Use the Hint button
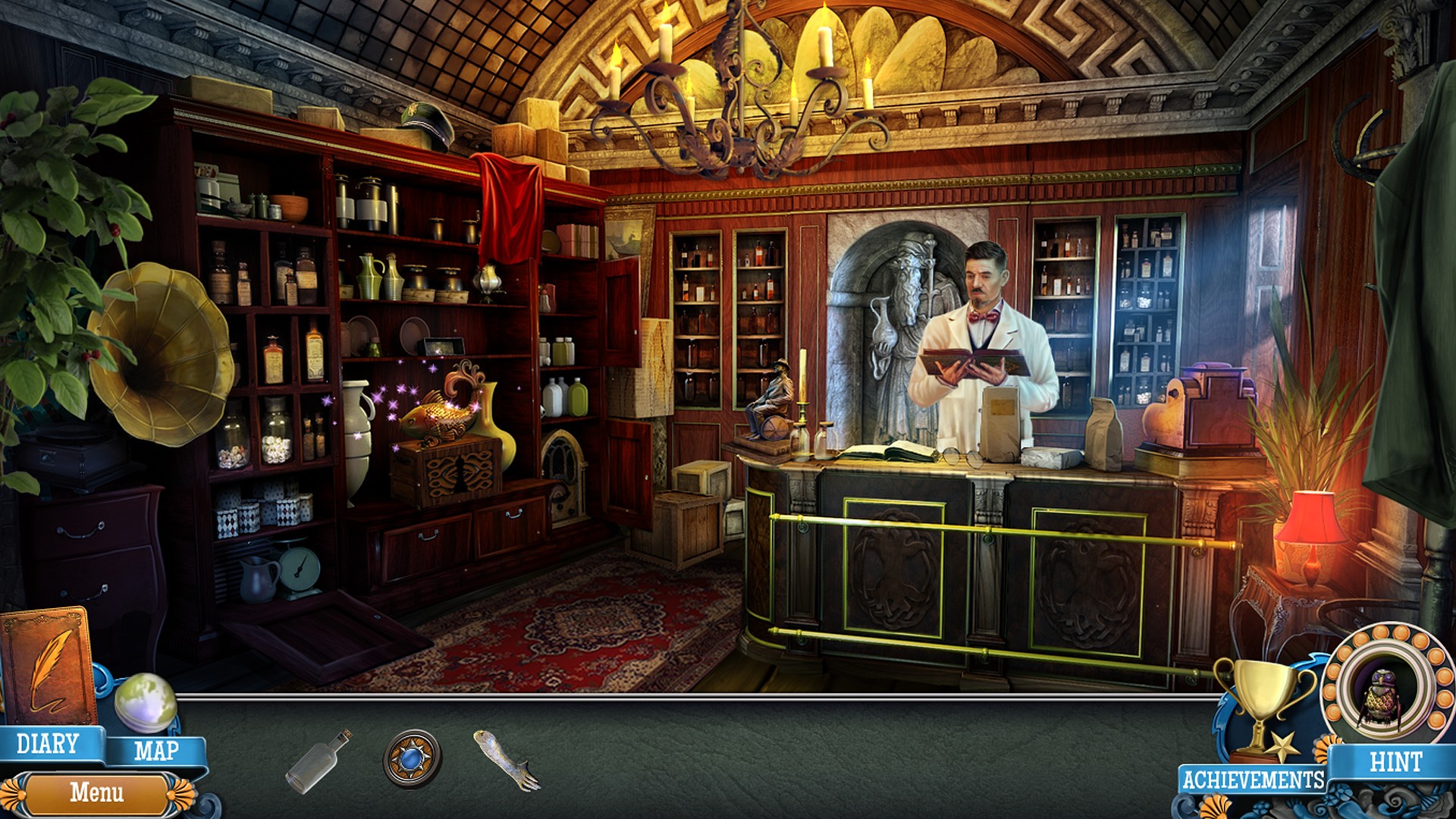Viewport: 1456px width, 819px height. [1395, 761]
